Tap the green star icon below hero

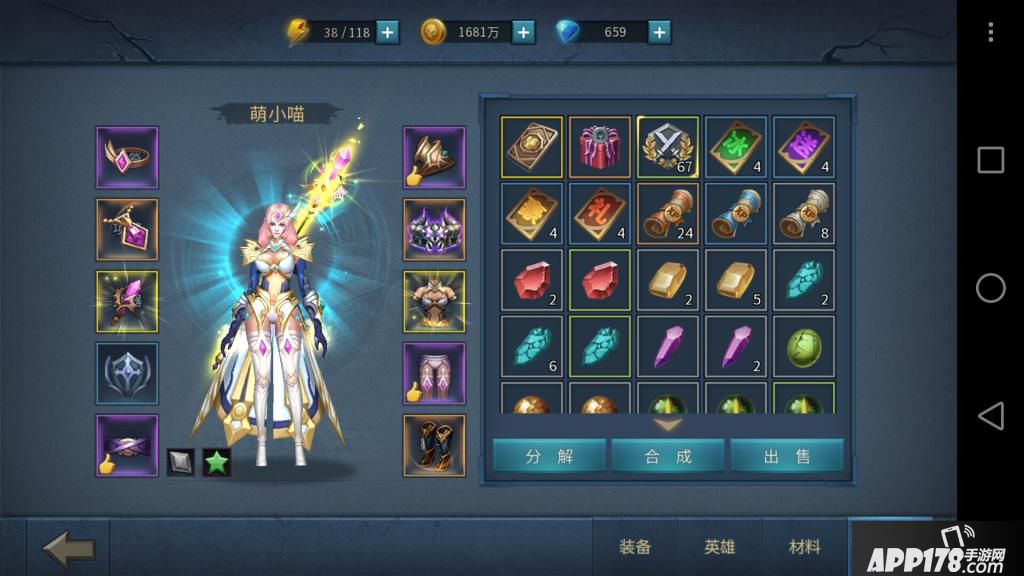click(217, 462)
